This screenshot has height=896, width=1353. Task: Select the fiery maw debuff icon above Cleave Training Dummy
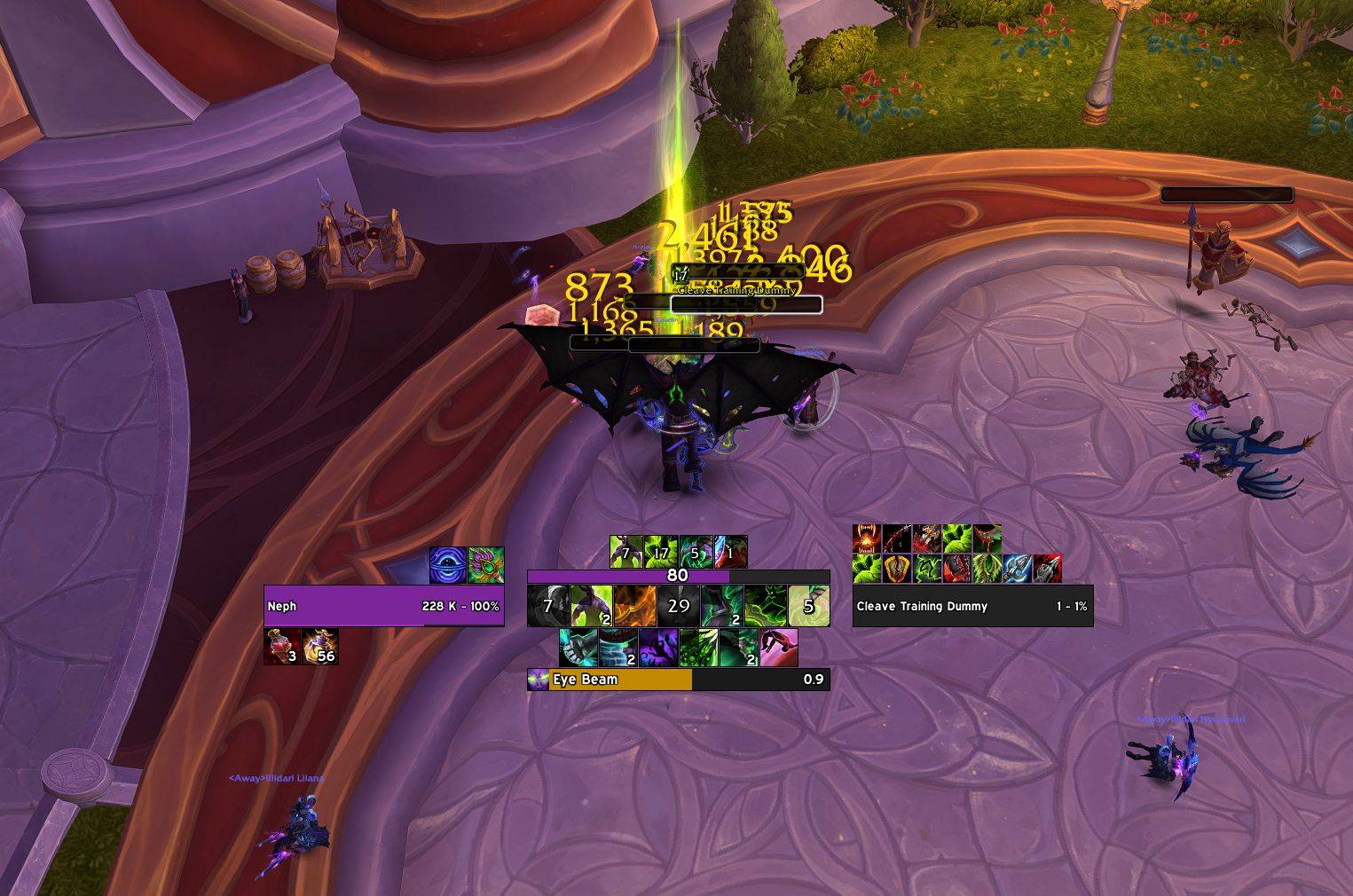point(867,538)
